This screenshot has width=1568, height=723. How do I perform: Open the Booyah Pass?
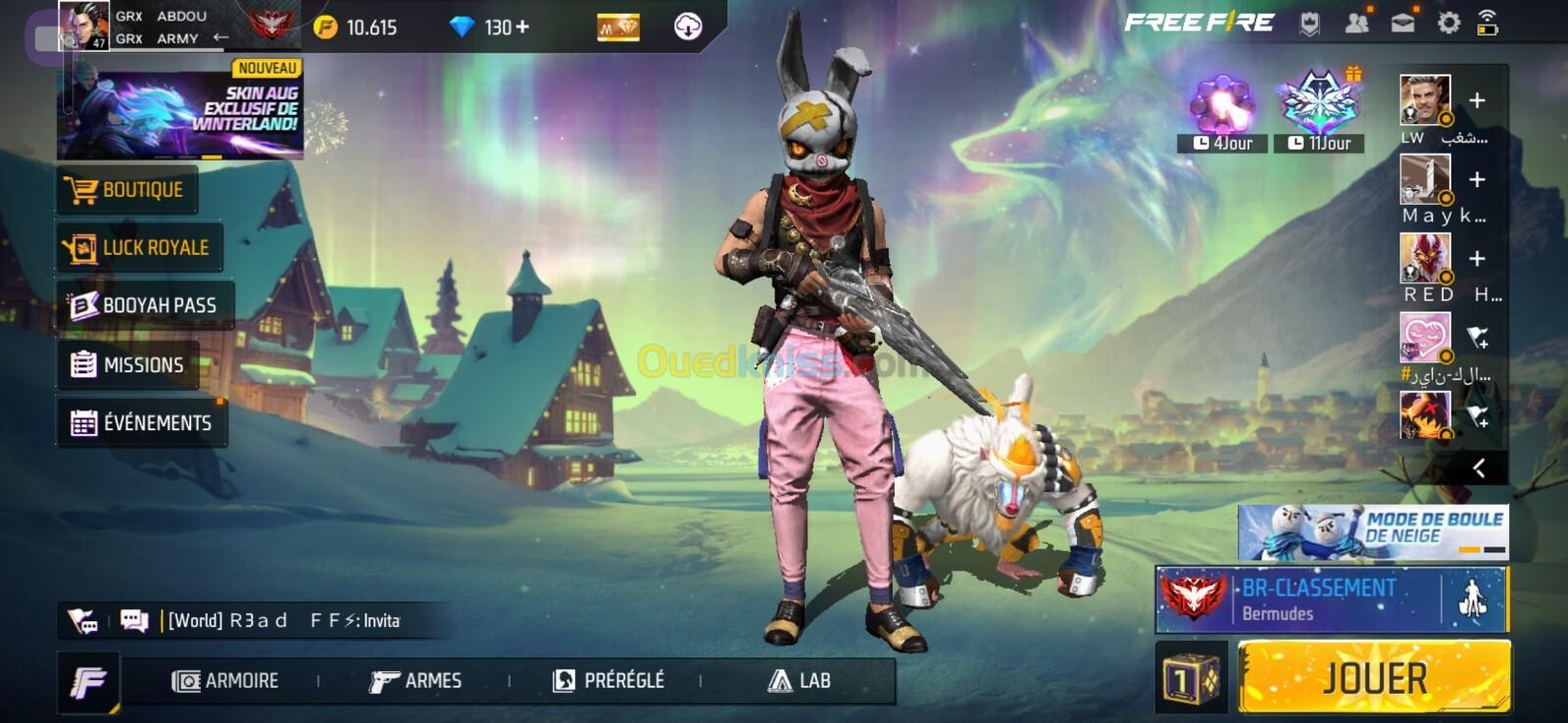(144, 306)
